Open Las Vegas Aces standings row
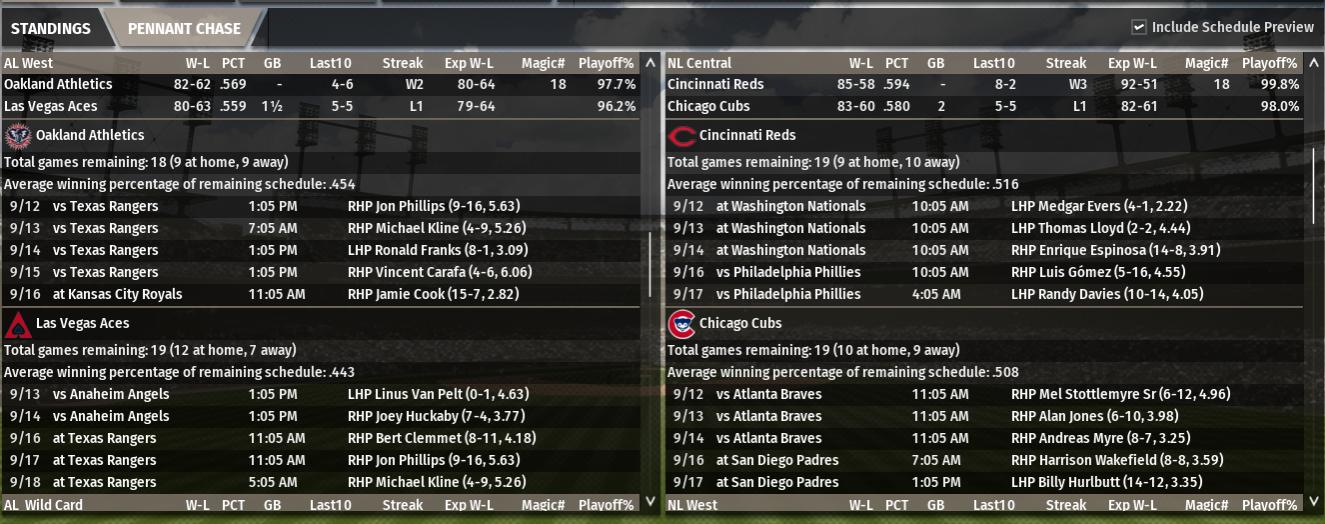This screenshot has width=1325, height=524. [55, 106]
